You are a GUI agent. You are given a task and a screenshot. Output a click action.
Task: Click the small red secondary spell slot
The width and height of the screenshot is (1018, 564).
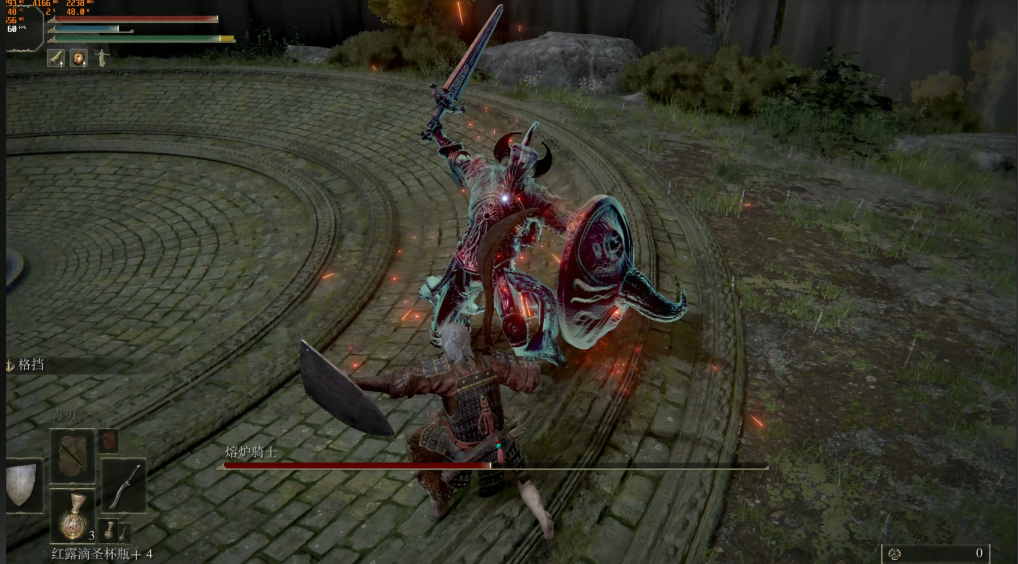point(108,441)
